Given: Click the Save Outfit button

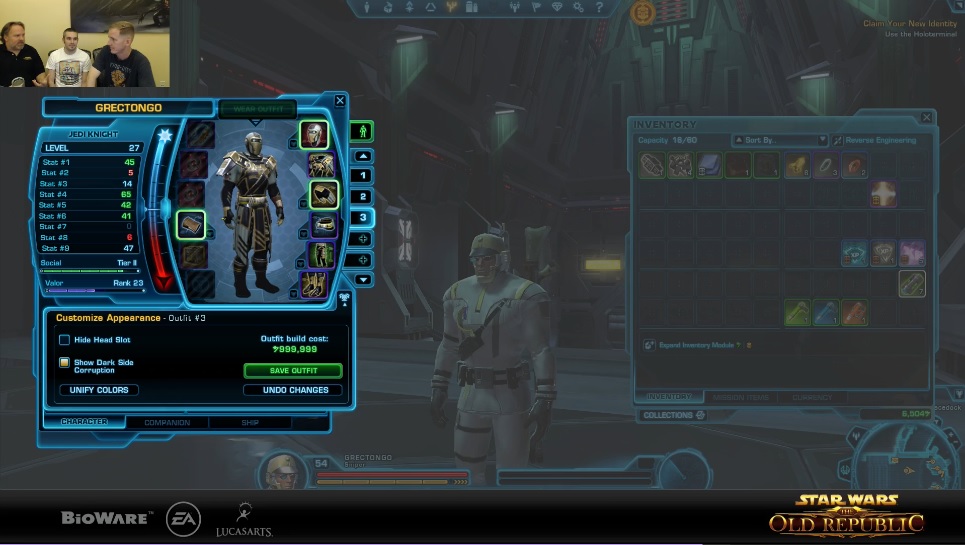Looking at the screenshot, I should (x=292, y=371).
